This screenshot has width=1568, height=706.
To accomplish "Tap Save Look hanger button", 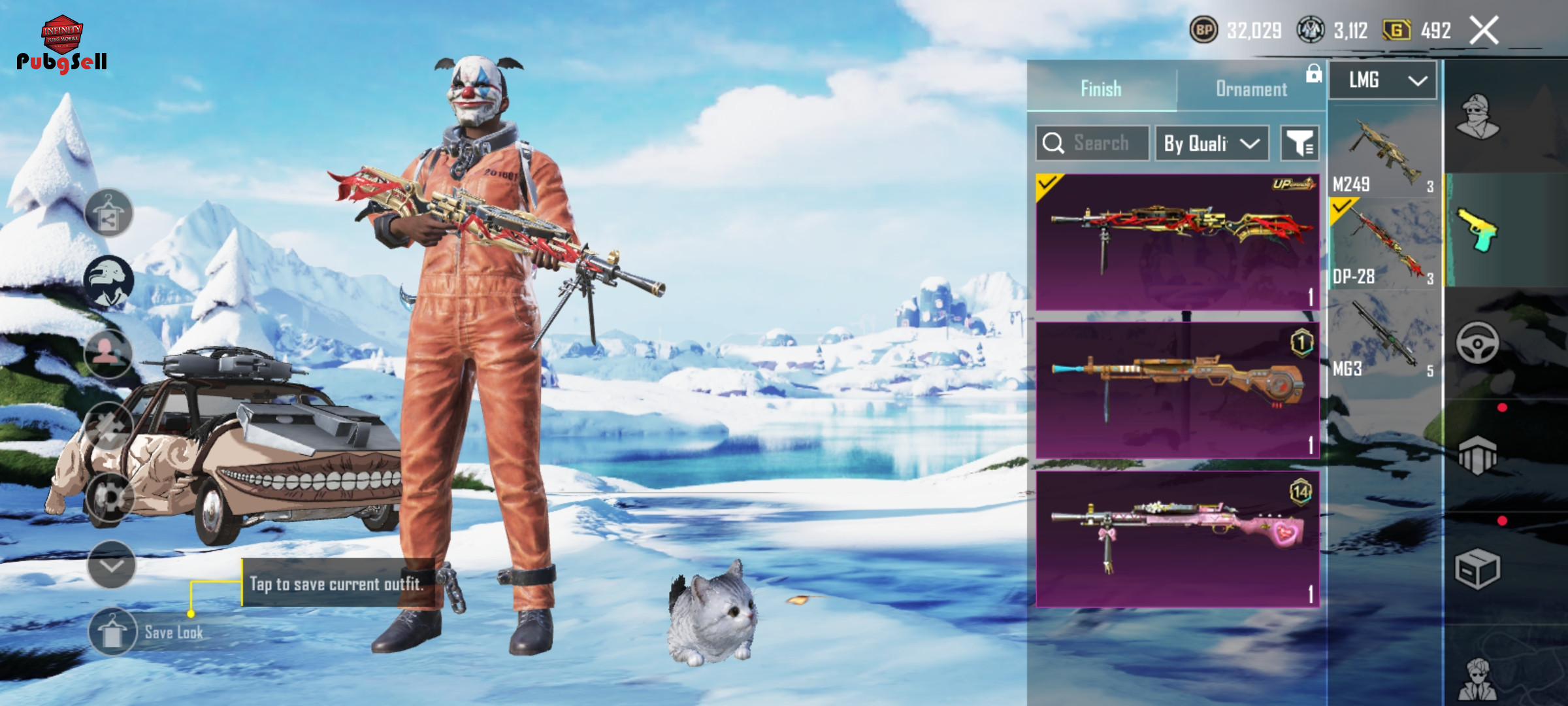I will point(112,632).
